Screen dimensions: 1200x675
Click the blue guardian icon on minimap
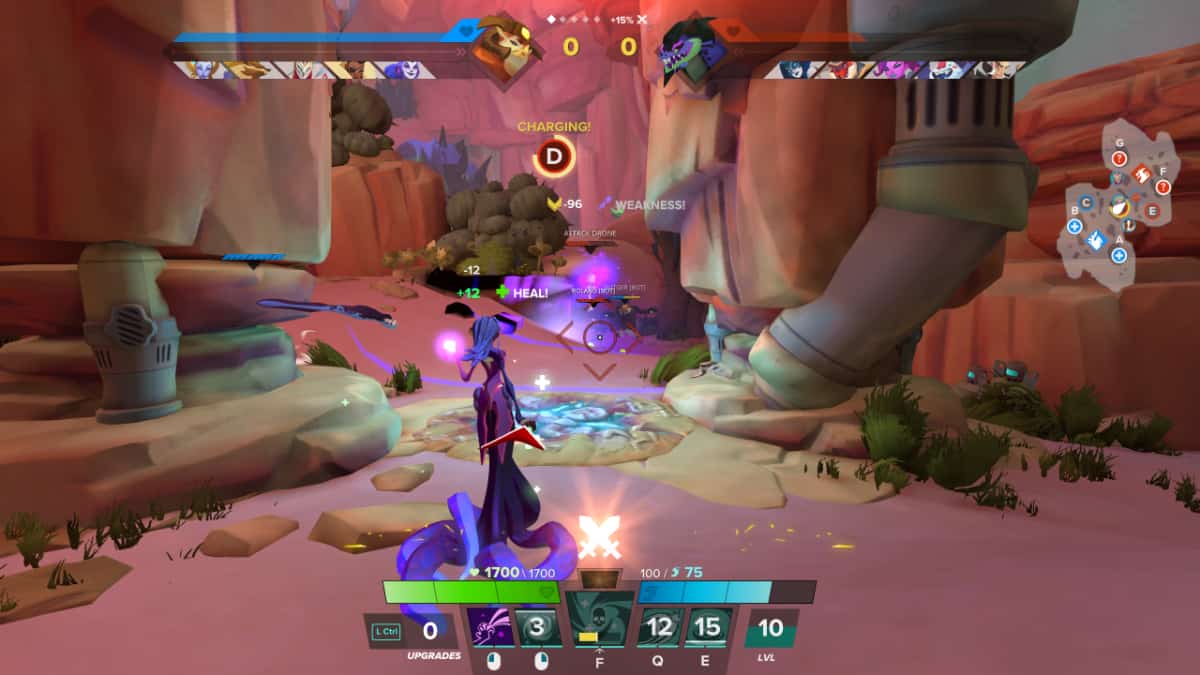point(1096,240)
